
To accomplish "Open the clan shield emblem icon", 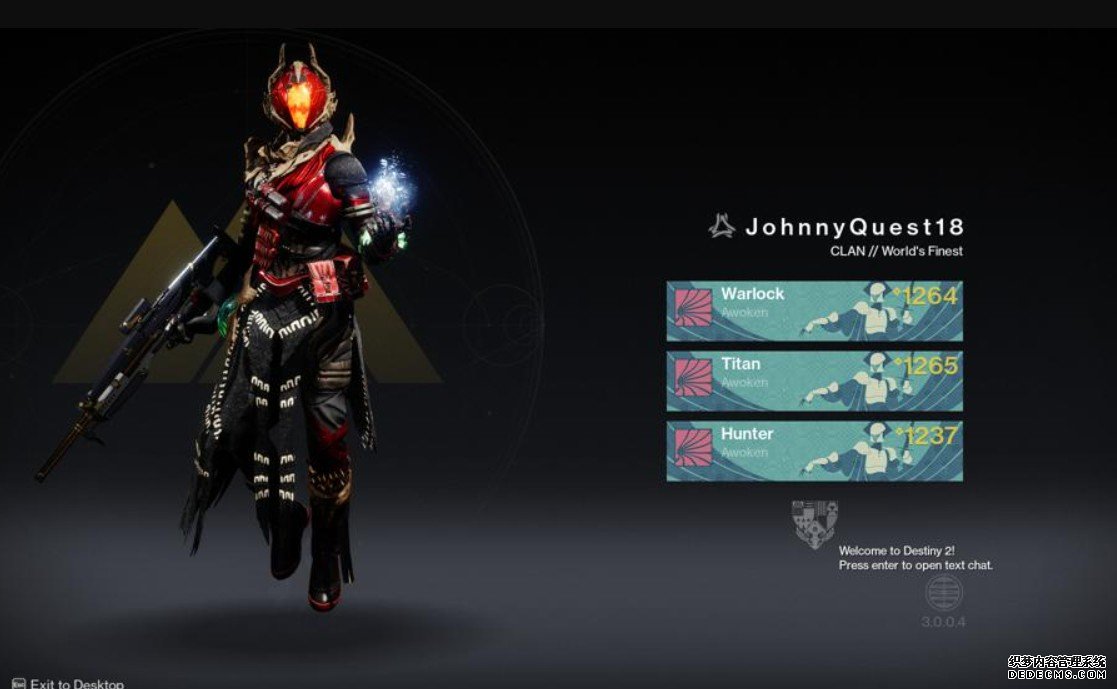I will (x=814, y=524).
